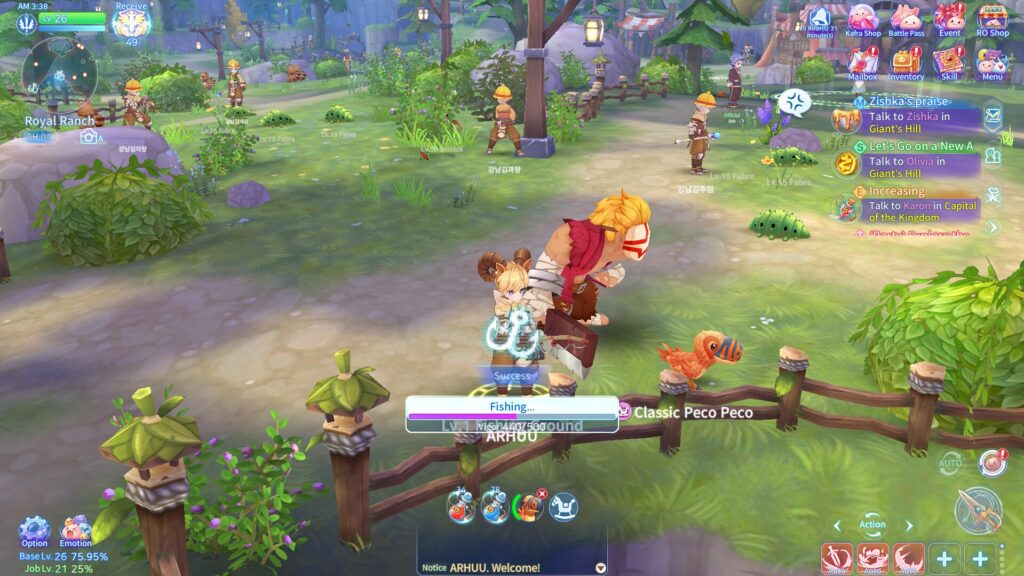Tap the sword basic attack button
Screen dimensions: 1024x576
(977, 510)
